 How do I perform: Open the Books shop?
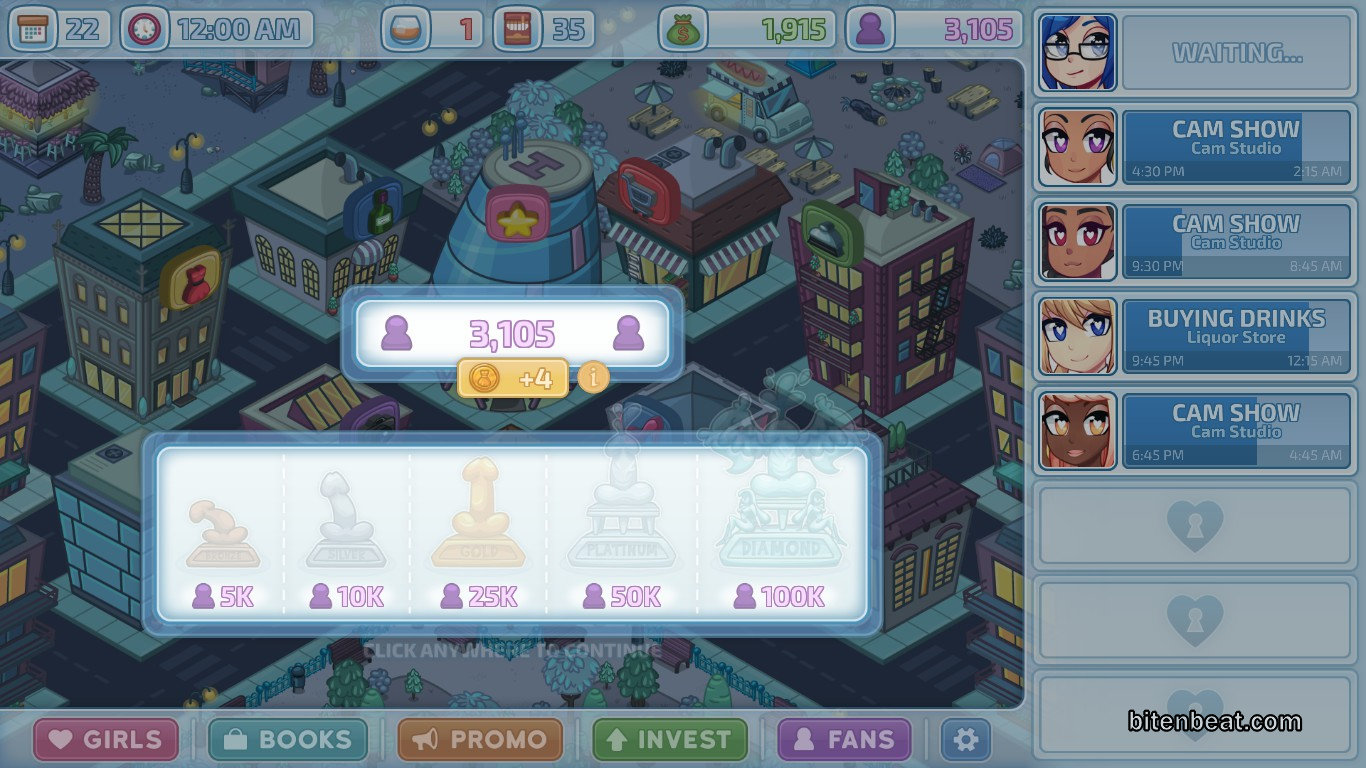pyautogui.click(x=288, y=740)
